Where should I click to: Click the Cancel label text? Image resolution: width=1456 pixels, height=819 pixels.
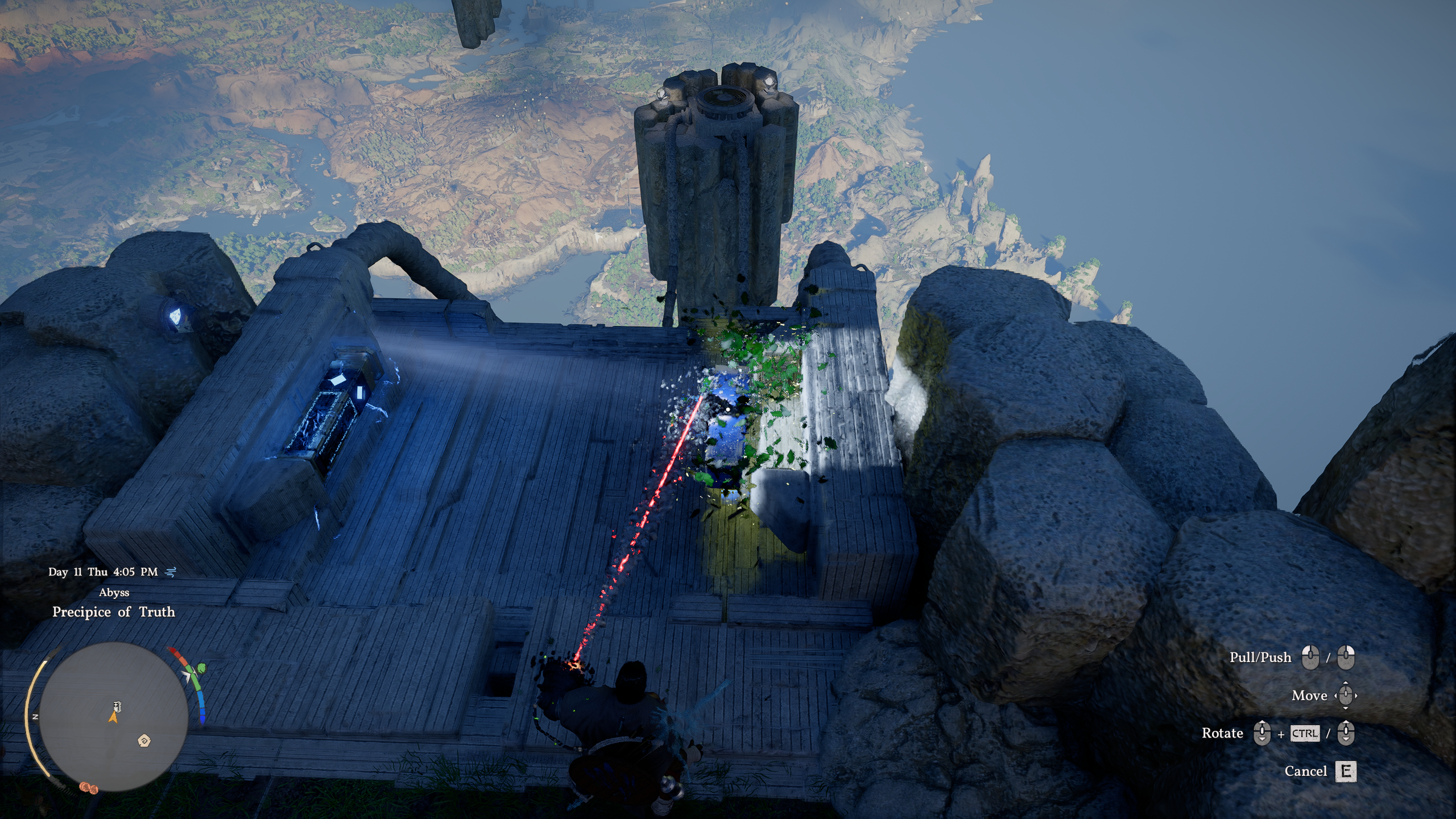[x=1306, y=772]
